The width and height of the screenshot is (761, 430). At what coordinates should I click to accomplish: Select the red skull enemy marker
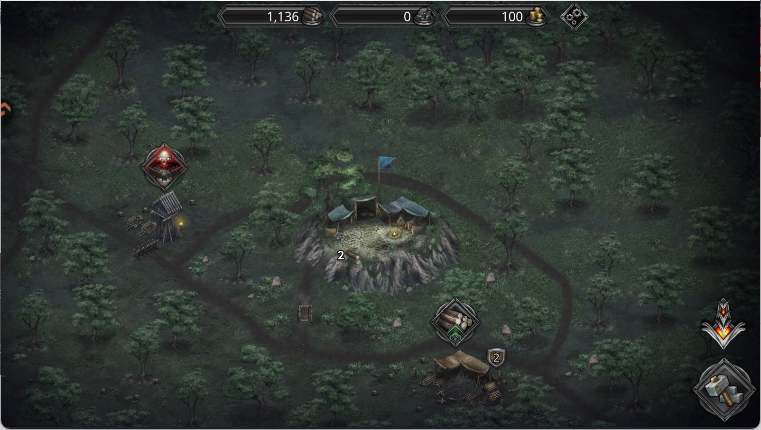(x=163, y=165)
